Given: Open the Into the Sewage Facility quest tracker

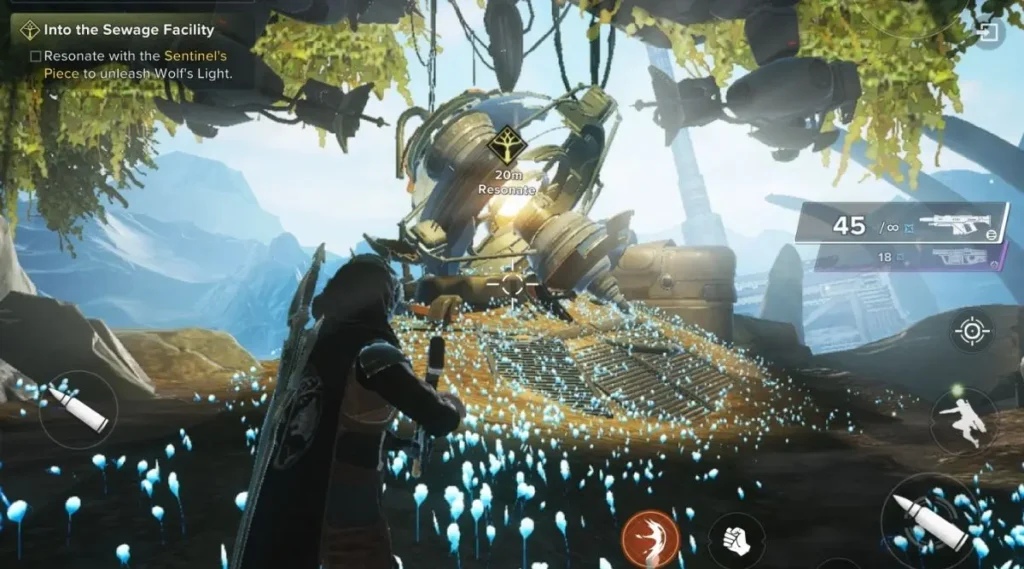Looking at the screenshot, I should click(x=120, y=31).
